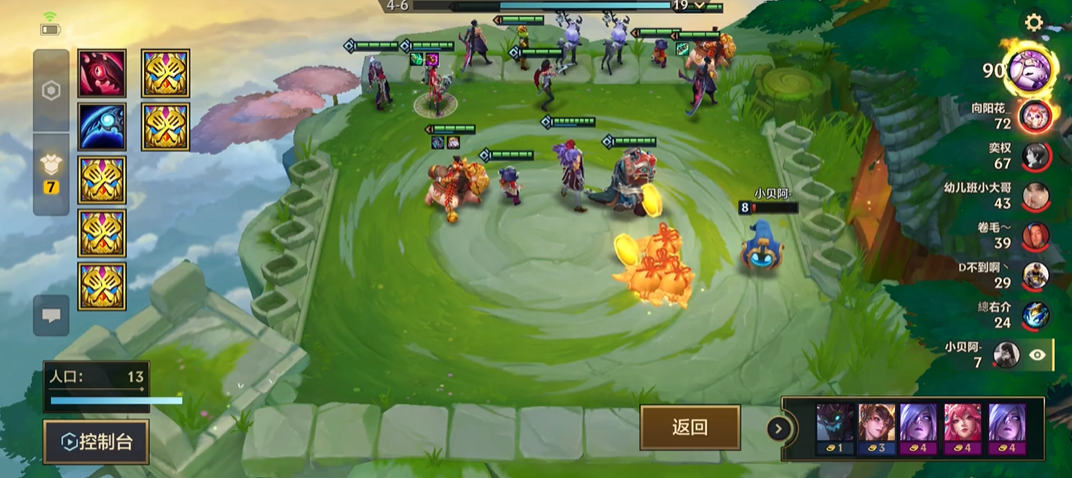Screen dimensions: 1072x478
Task: Choose the pink-haired 4-cost champion card
Action: 963,429
